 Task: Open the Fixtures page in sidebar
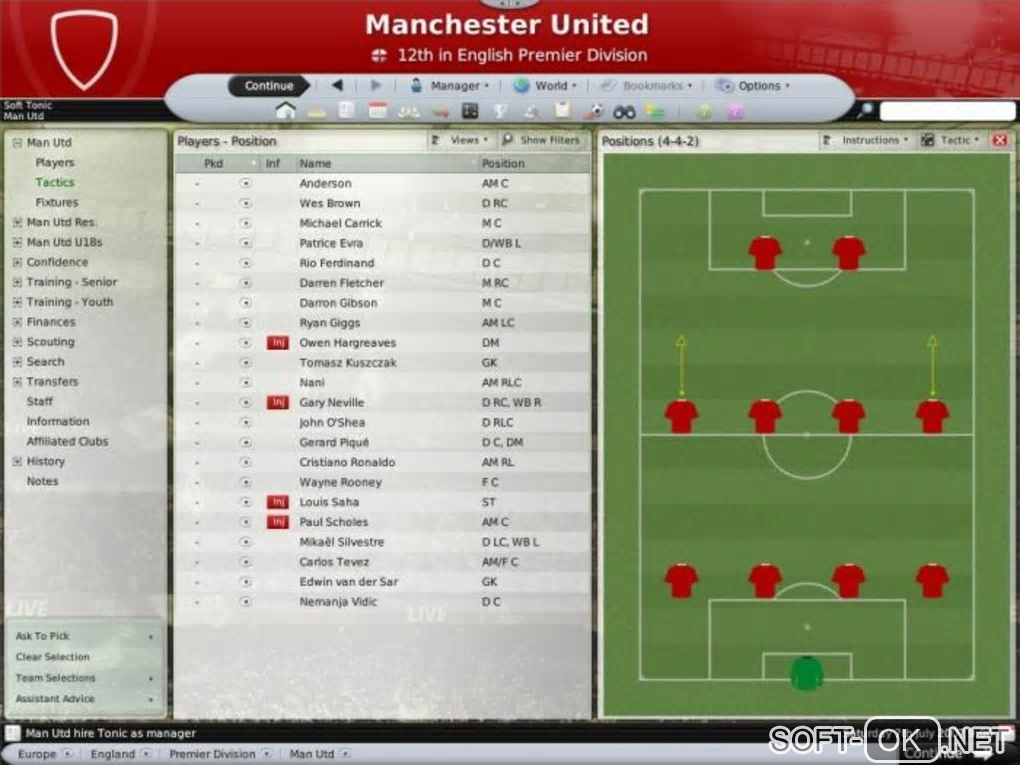(56, 202)
